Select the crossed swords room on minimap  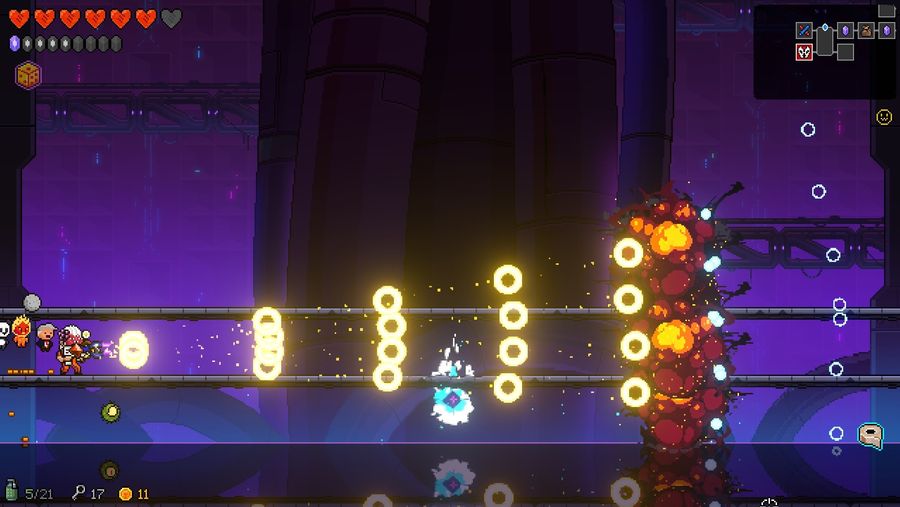point(804,30)
